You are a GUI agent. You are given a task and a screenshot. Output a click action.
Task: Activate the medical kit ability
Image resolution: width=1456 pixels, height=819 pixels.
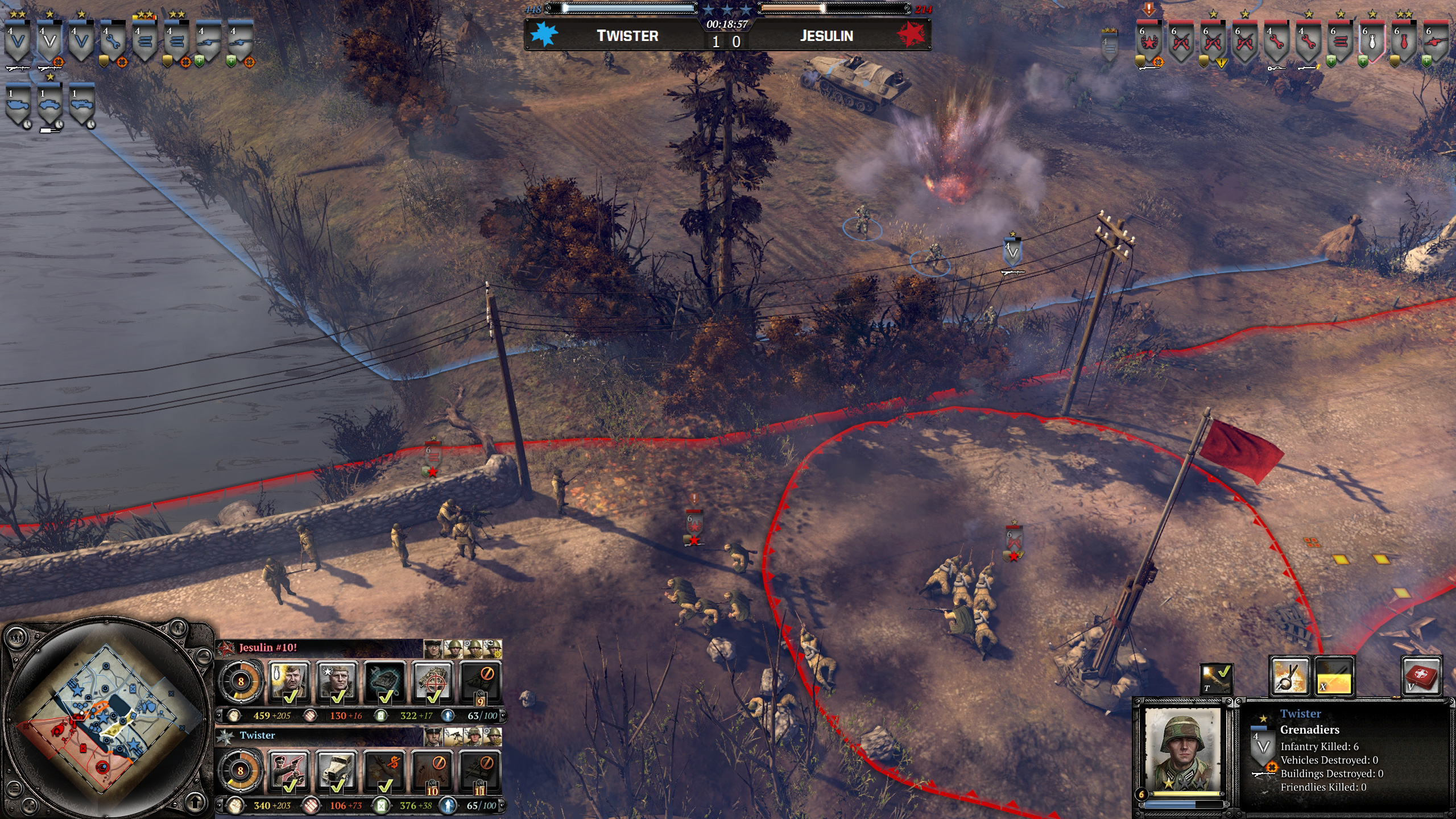(x=1421, y=676)
